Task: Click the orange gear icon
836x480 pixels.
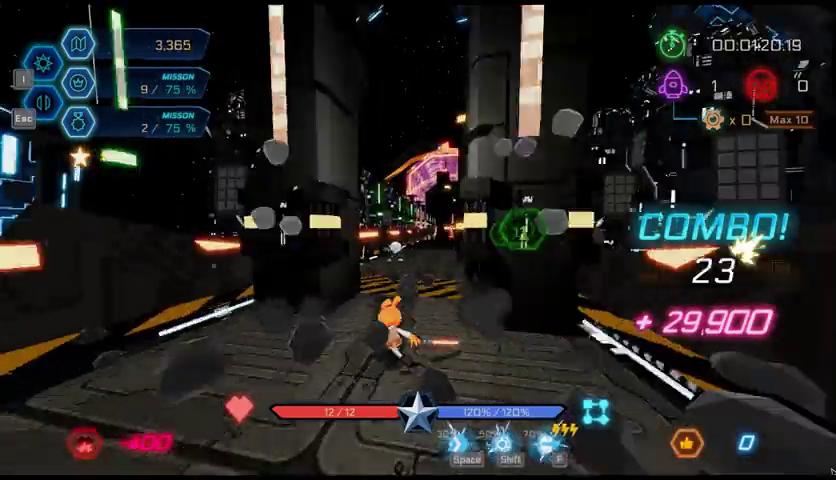Action: click(712, 120)
